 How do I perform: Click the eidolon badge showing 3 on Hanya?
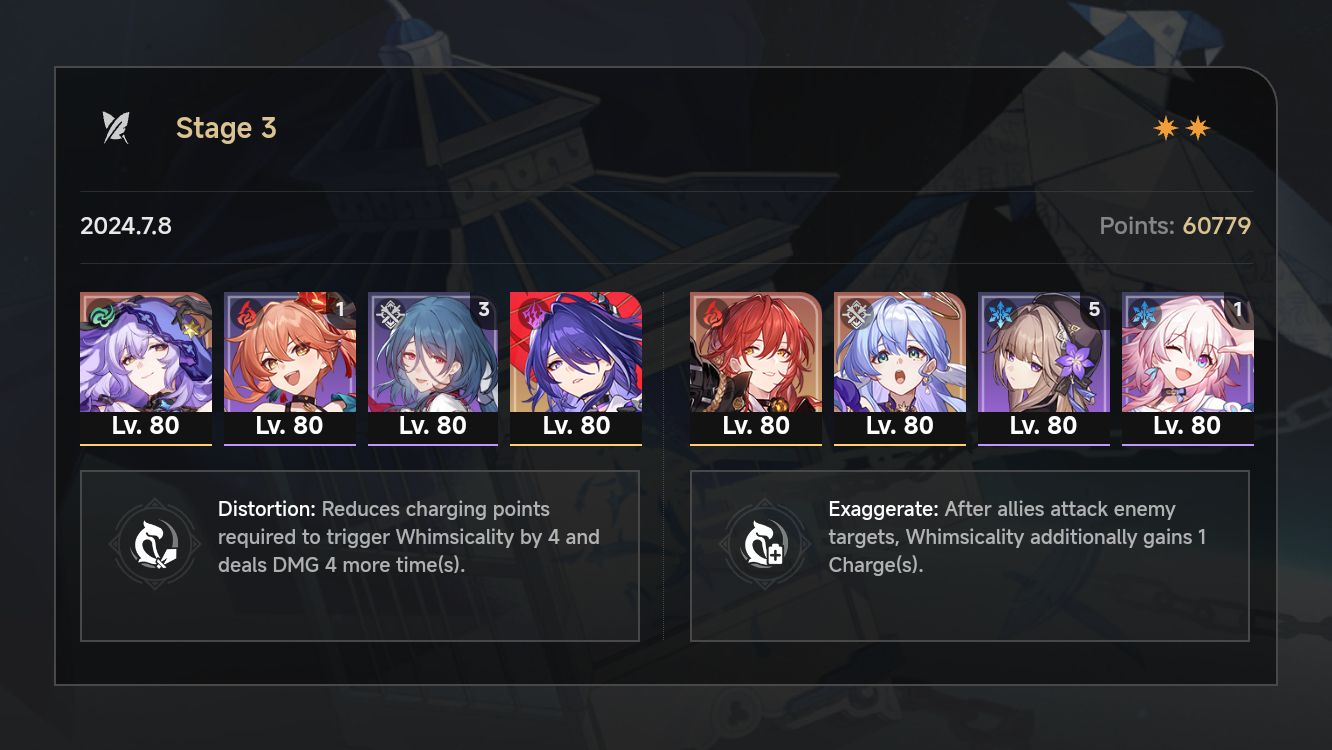pyautogui.click(x=483, y=310)
